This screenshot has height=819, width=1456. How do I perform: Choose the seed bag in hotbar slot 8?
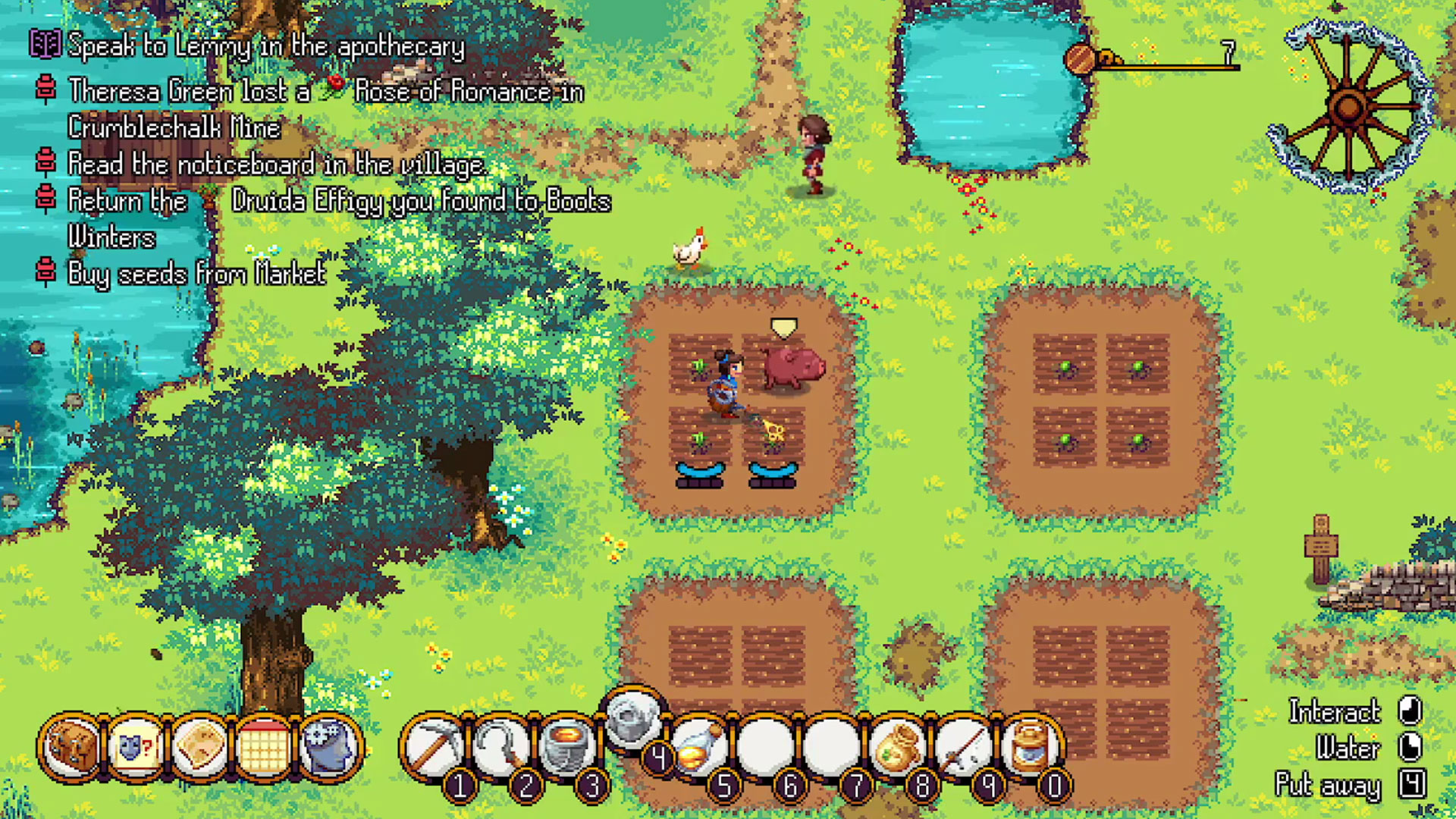coord(898,748)
